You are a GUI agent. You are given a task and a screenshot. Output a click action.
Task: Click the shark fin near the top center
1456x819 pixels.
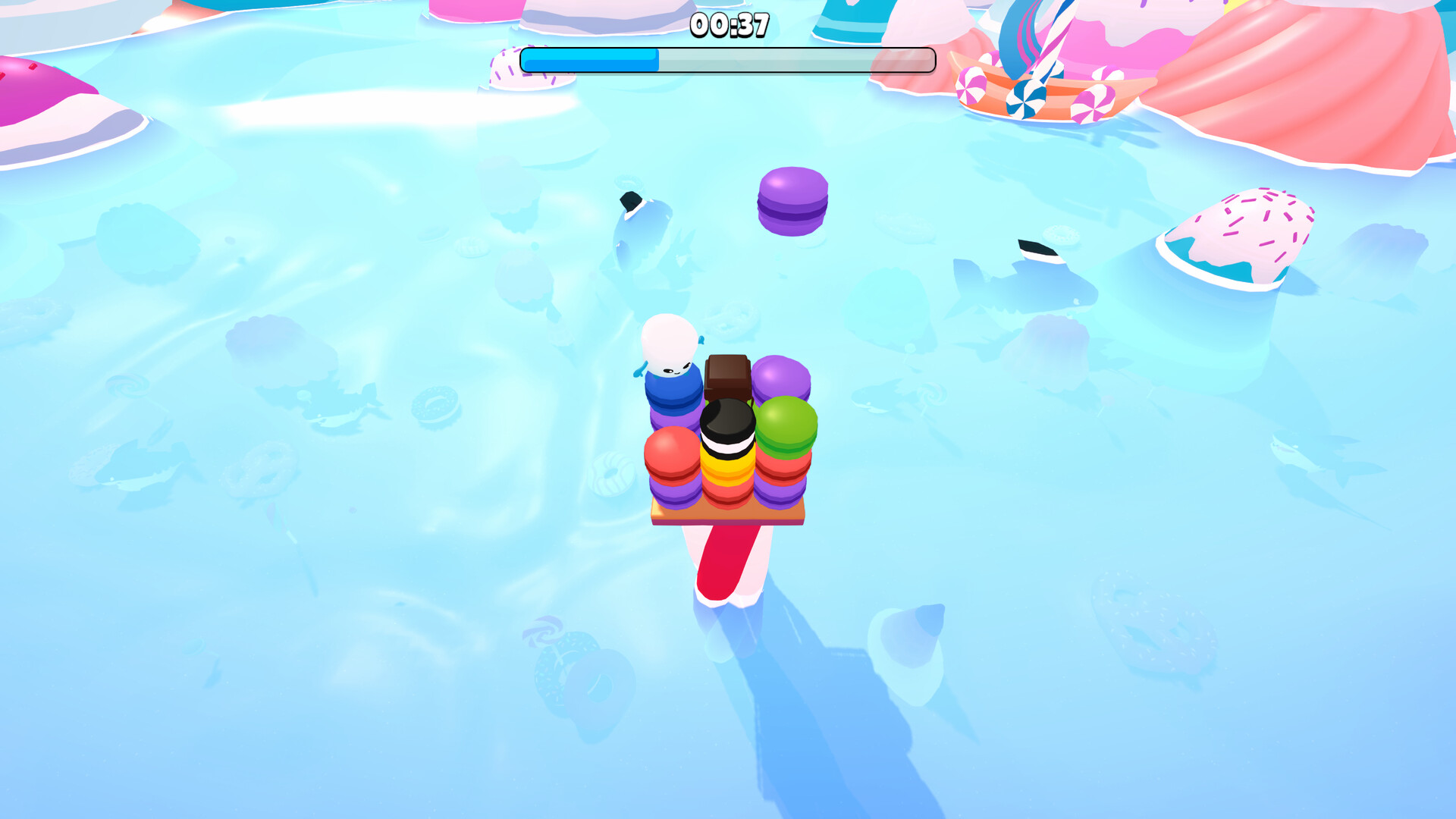coord(629,201)
